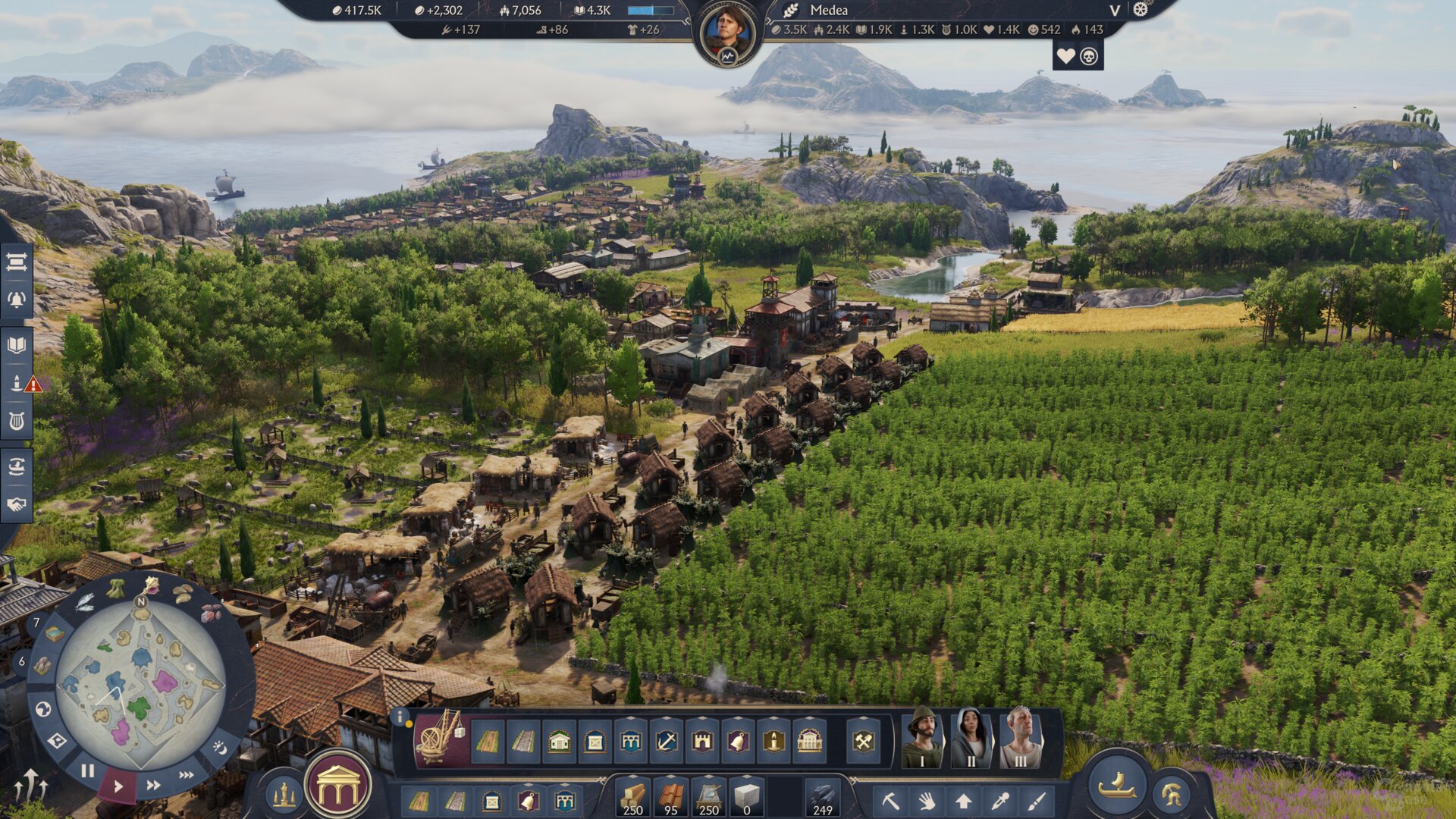Open the open-book codex panel
The image size is (1456, 819).
(17, 346)
